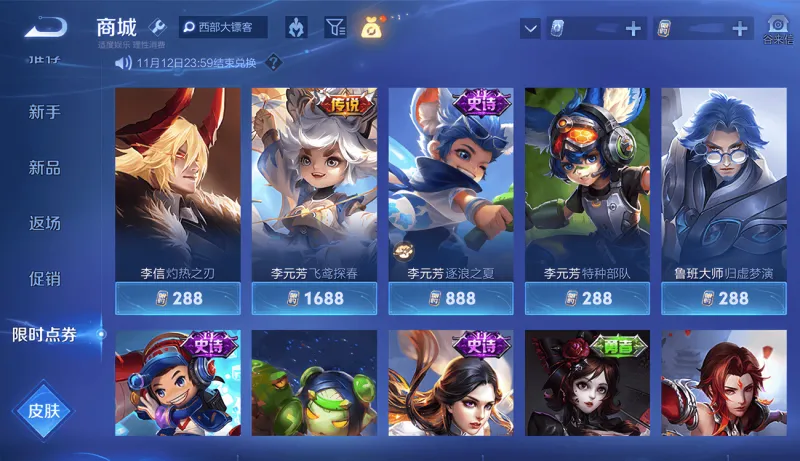Screen dimensions: 800x461
Task: Expand the currency dropdown arrow
Action: pos(530,29)
